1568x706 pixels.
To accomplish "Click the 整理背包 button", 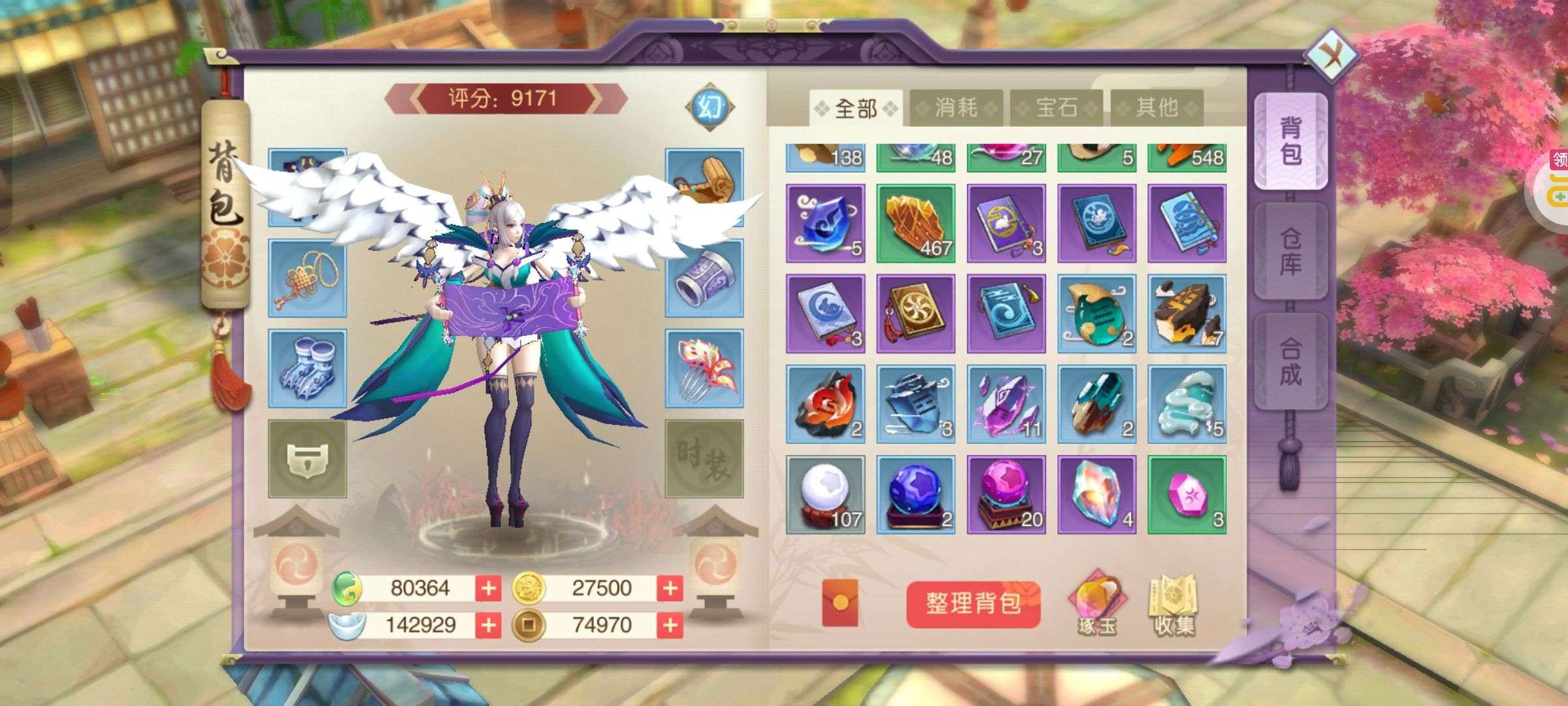I will point(973,604).
